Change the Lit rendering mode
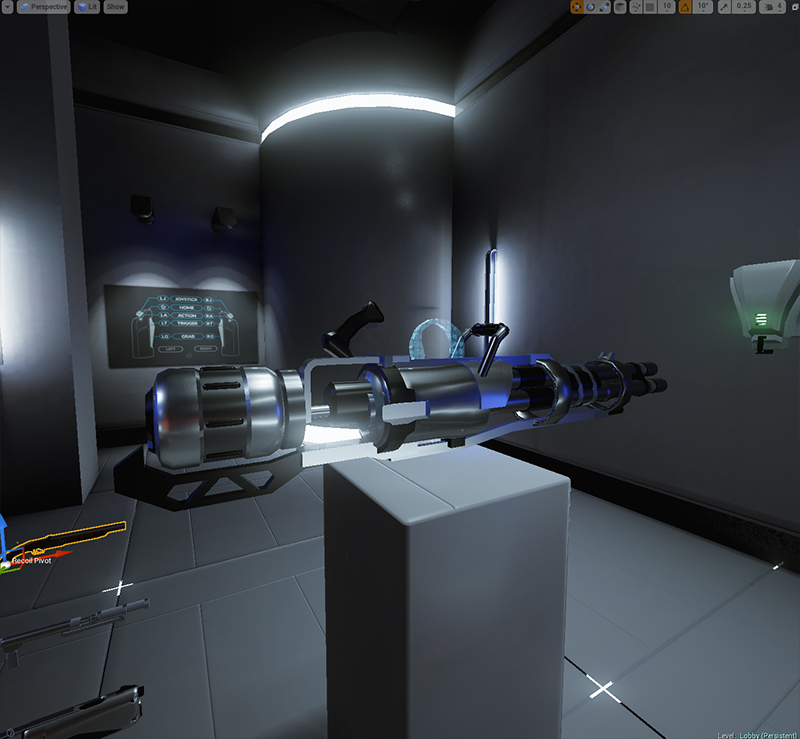800x739 pixels. pos(87,6)
